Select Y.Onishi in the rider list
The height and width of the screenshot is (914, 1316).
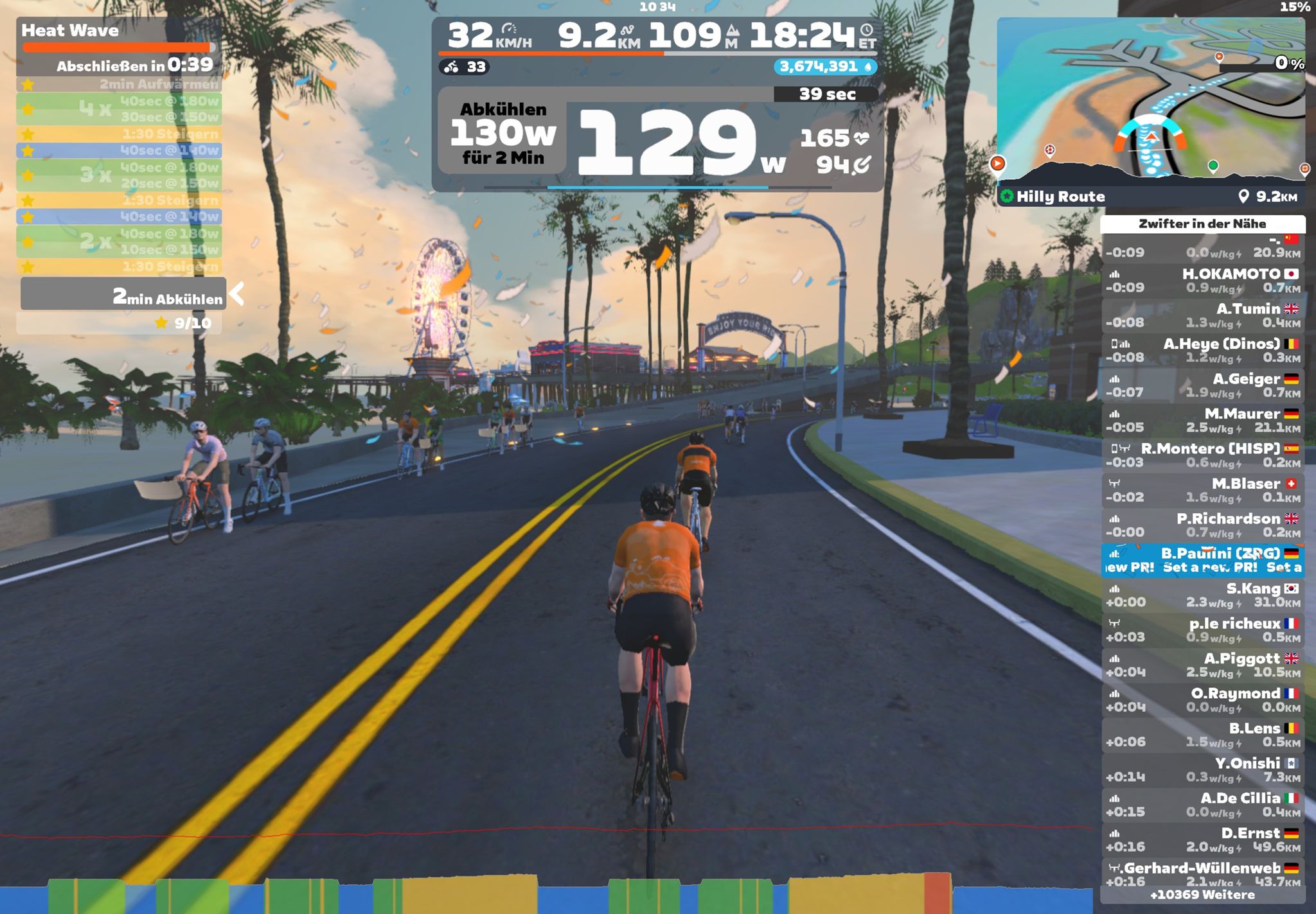pos(1203,770)
